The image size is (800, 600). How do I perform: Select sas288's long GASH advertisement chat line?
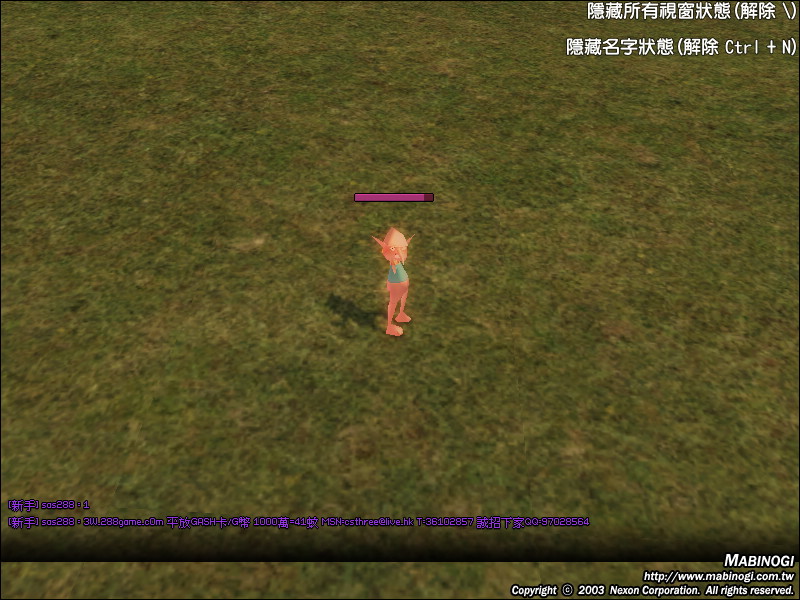[298, 522]
